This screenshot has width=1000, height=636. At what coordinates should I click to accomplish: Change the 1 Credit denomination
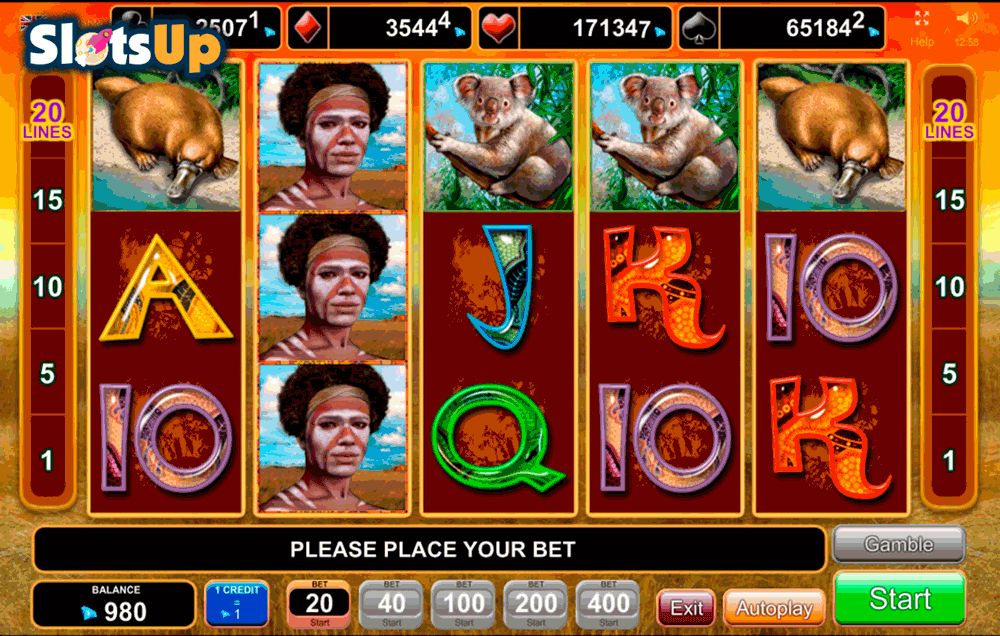click(x=237, y=604)
